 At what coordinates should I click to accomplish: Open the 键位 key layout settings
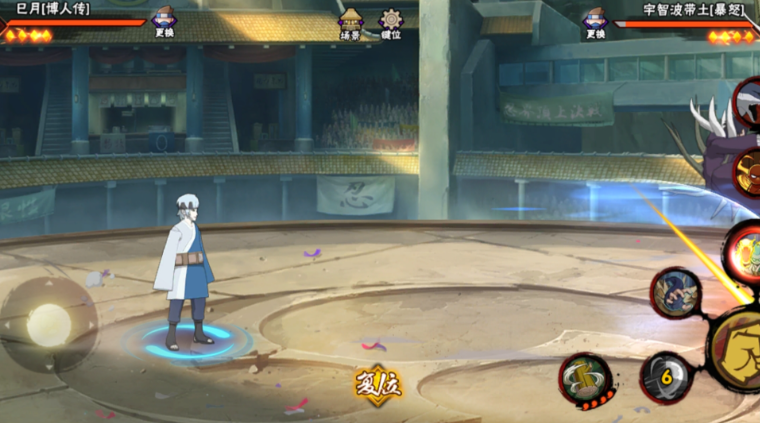(390, 24)
